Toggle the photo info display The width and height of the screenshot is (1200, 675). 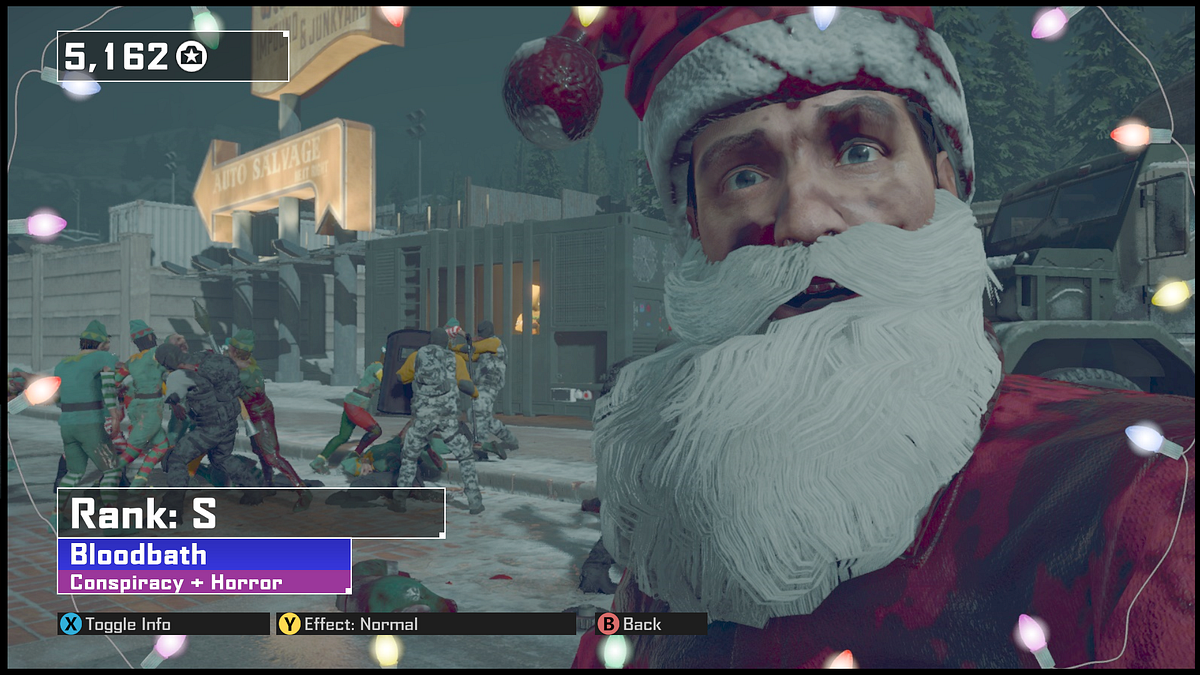(116, 624)
